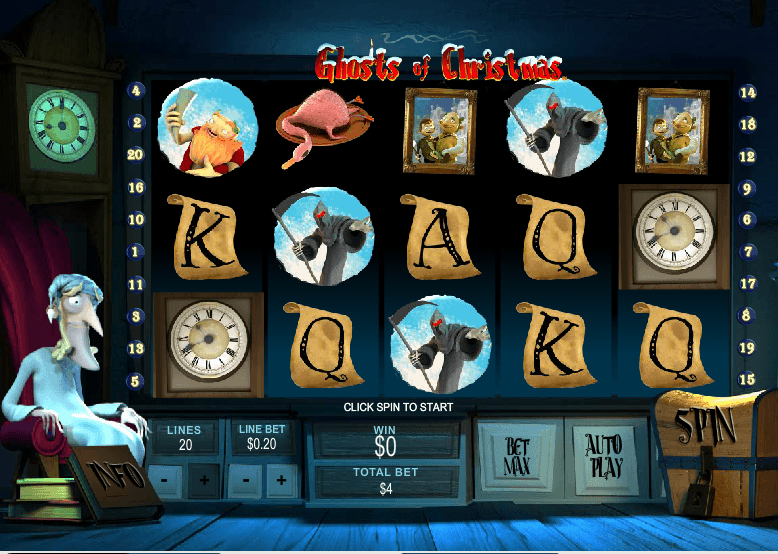Raise the line bet amount
The height and width of the screenshot is (554, 778).
pos(282,481)
